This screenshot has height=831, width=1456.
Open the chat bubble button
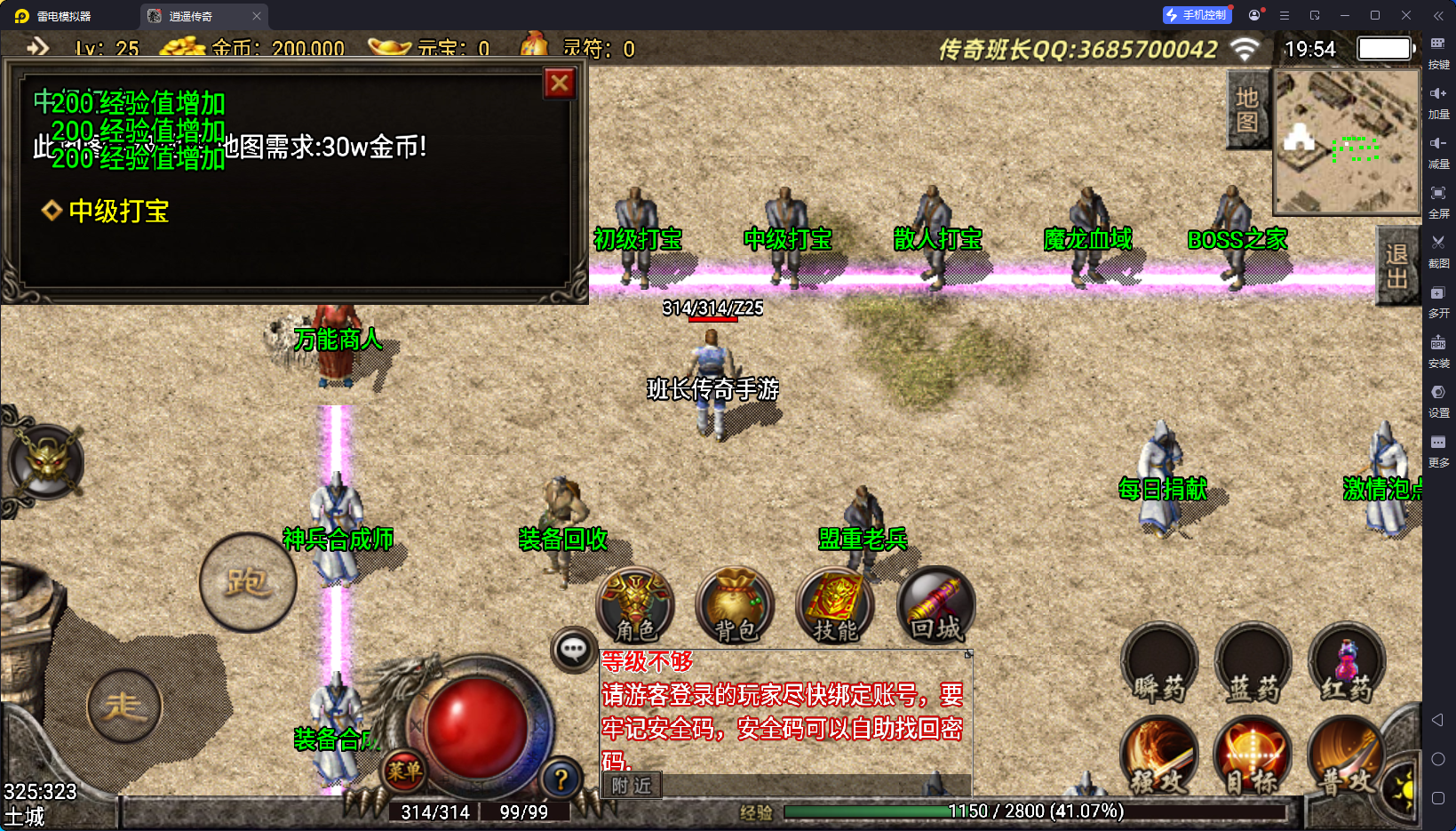573,651
